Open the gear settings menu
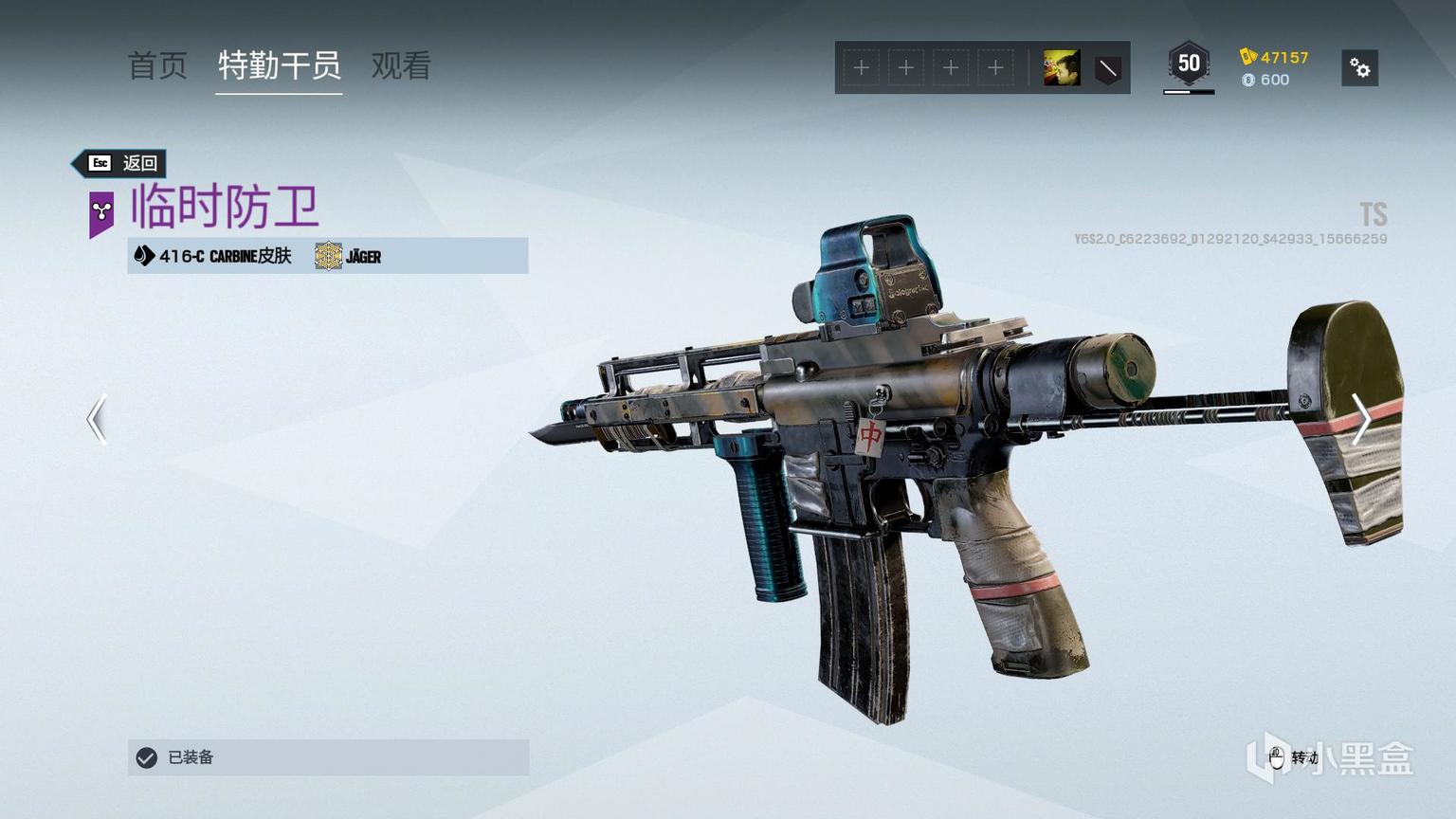Viewport: 1456px width, 819px height. 1359,68
